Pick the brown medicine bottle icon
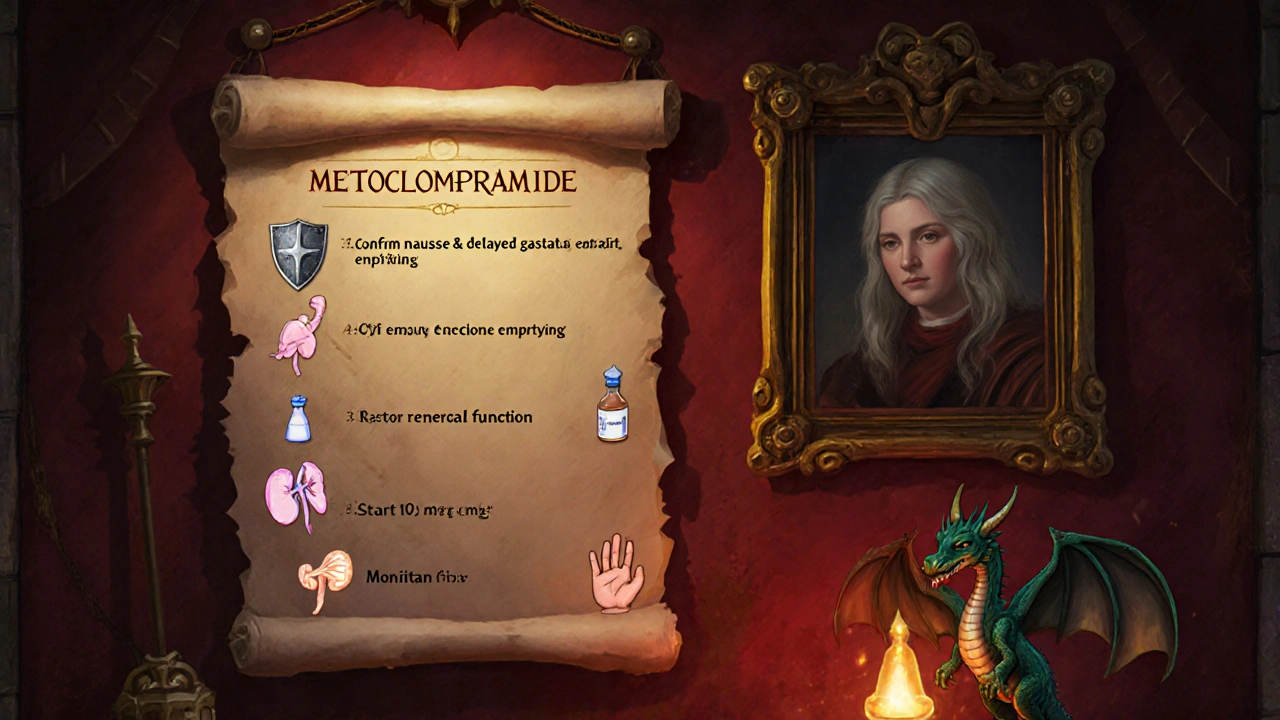This screenshot has width=1280, height=720. coord(613,405)
